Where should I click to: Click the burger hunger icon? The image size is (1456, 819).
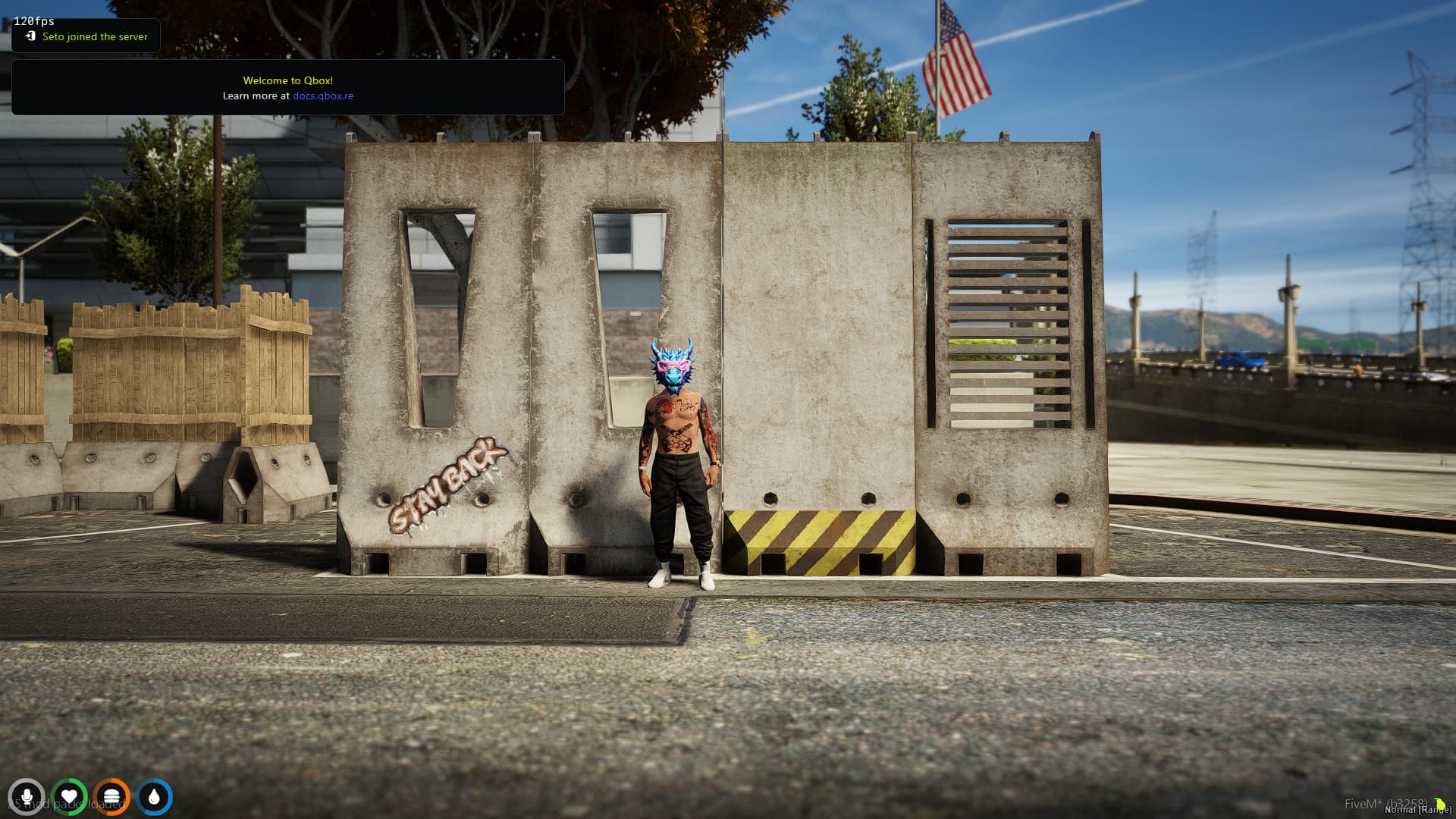click(x=111, y=797)
